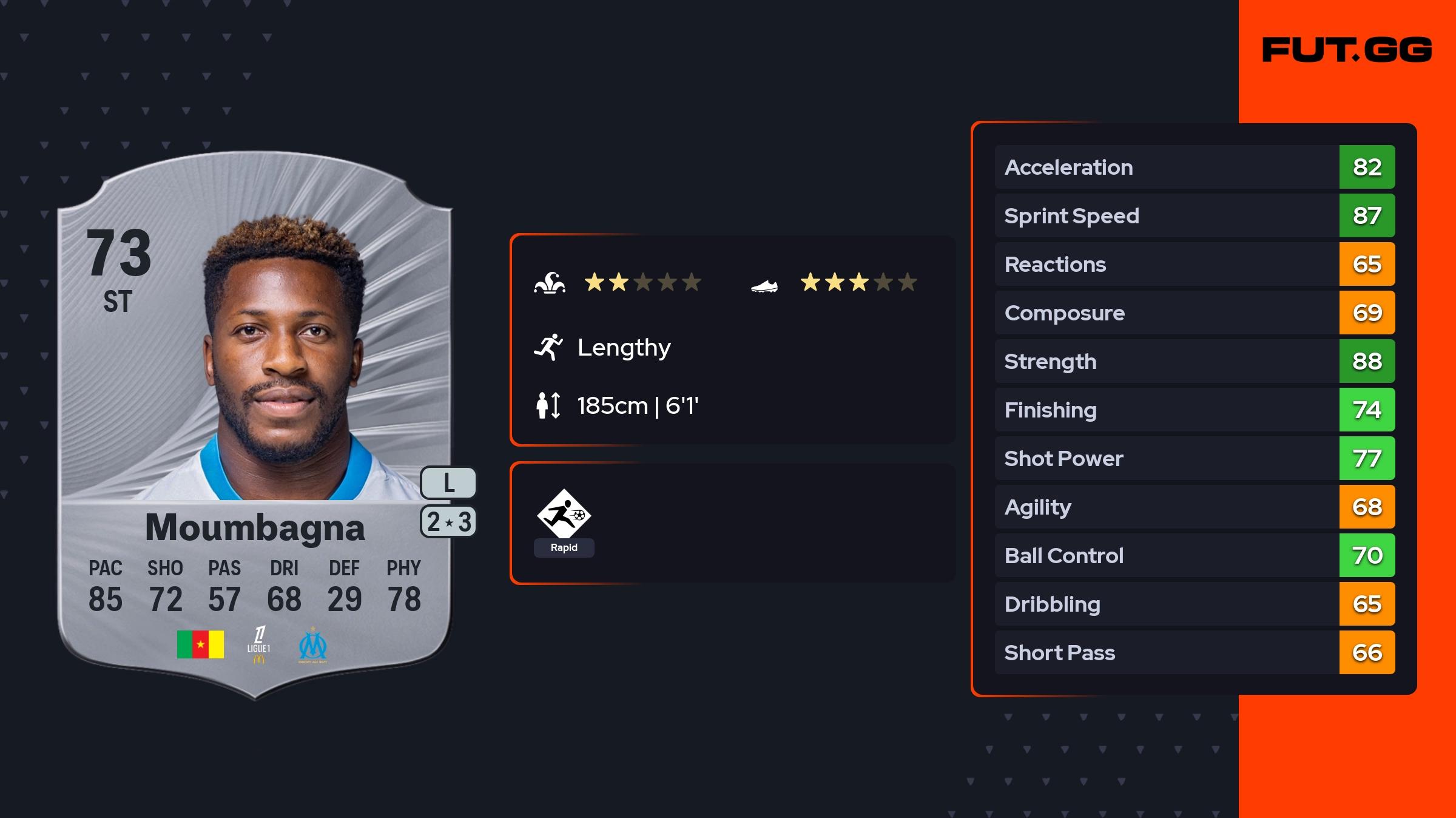Select the Acceleration stat row
1456x818 pixels.
1195,167
